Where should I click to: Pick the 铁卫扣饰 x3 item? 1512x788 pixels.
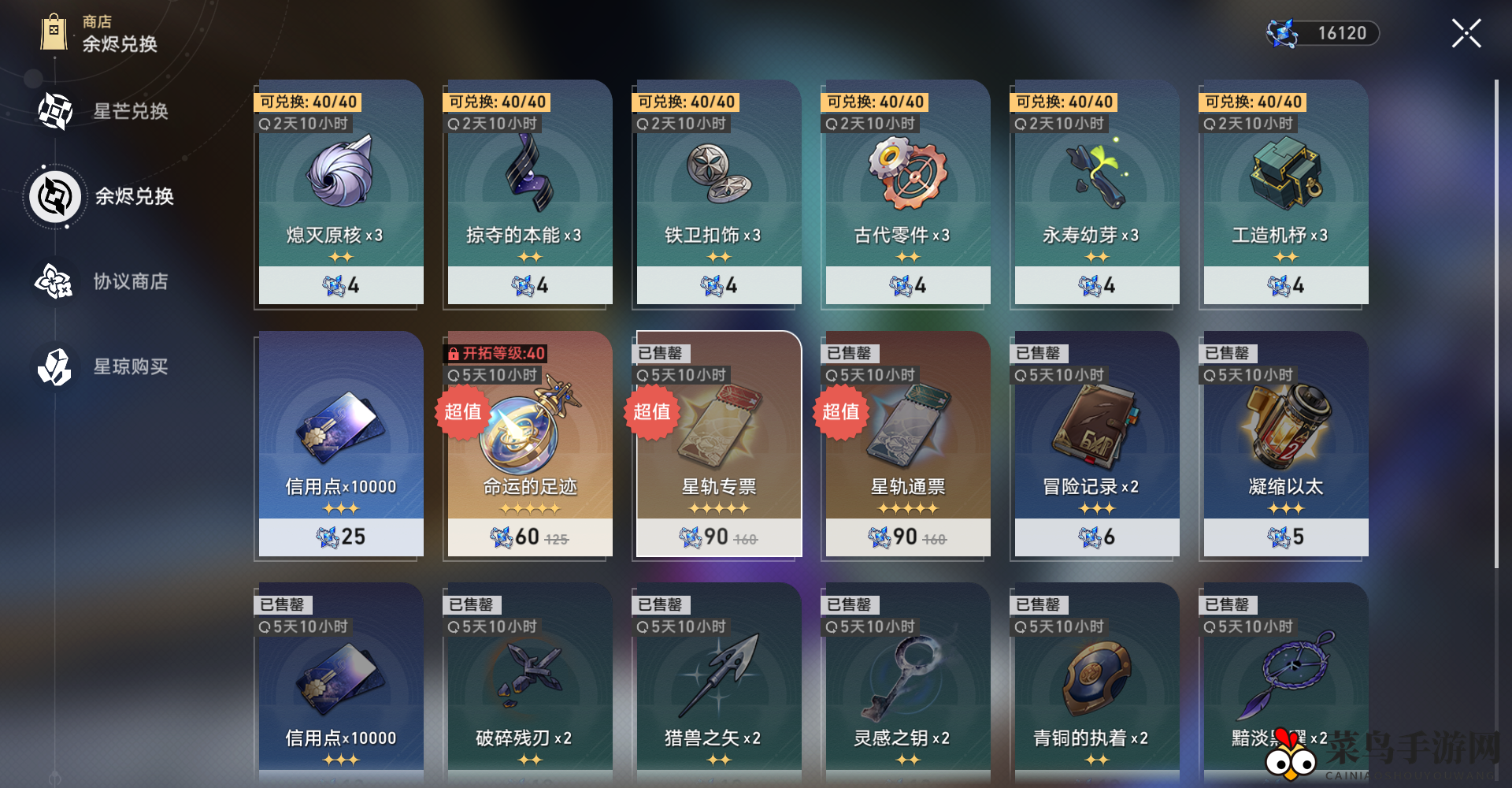click(718, 192)
